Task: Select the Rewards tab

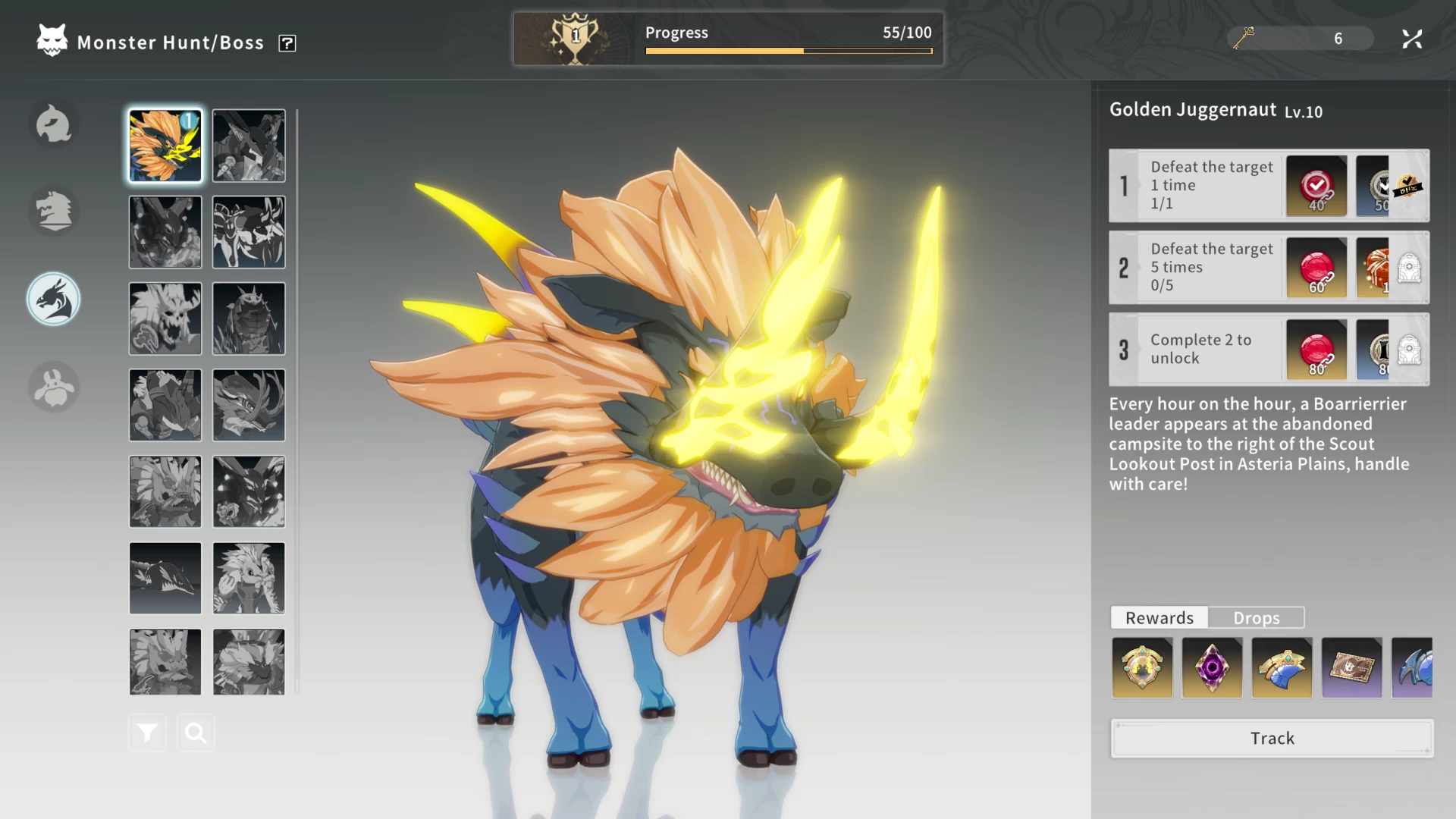Action: (x=1159, y=618)
